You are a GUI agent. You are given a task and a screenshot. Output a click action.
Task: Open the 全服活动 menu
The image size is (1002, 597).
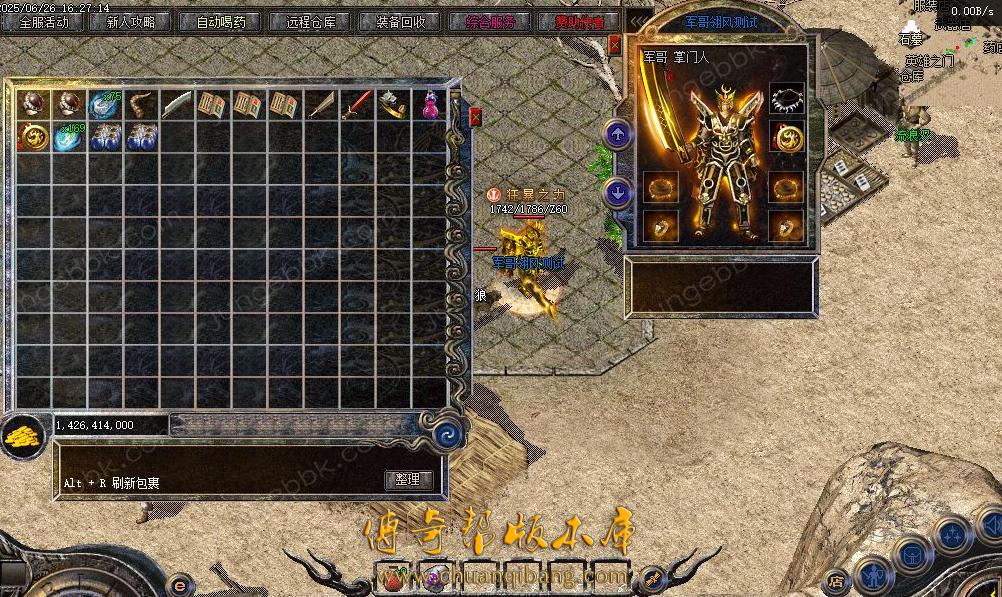tap(45, 22)
